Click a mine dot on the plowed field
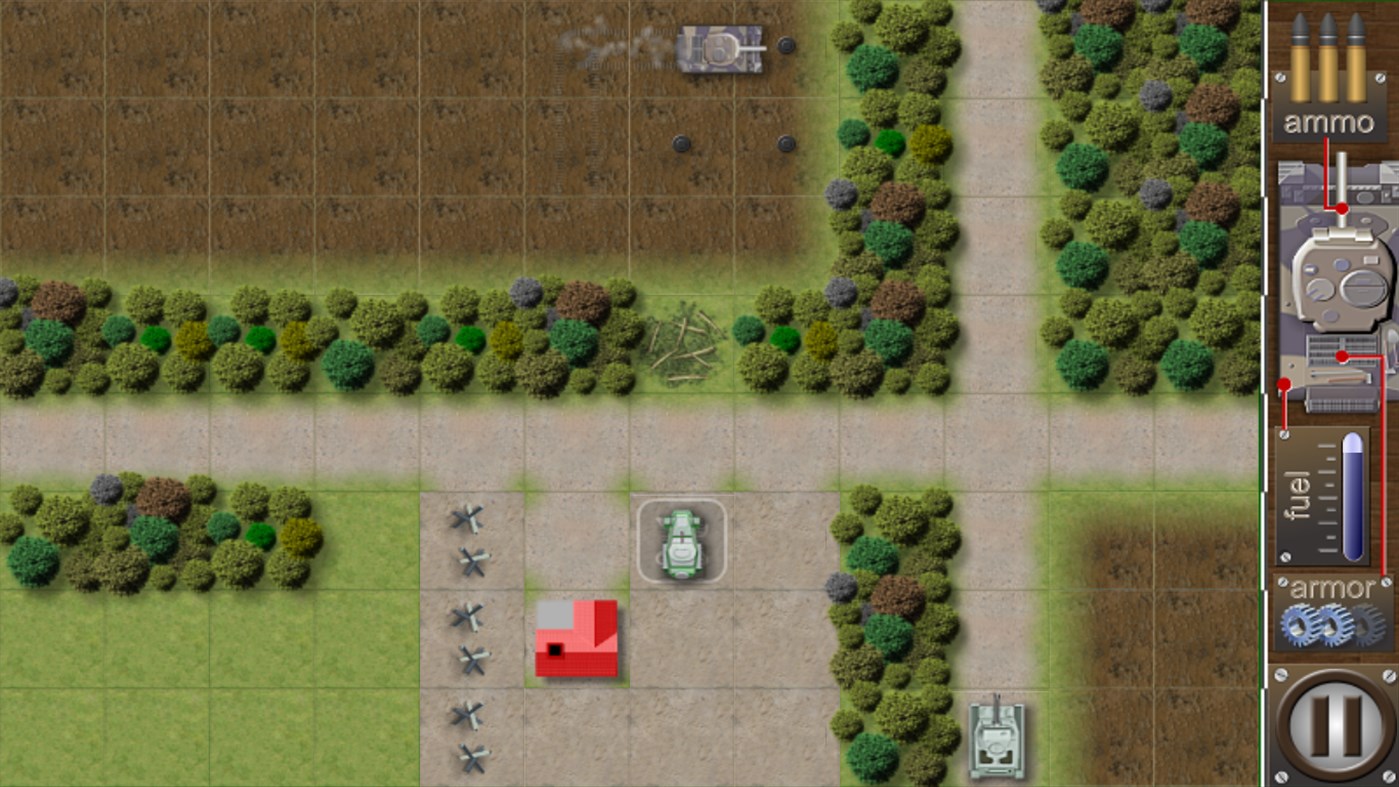Image resolution: width=1399 pixels, height=787 pixels. [683, 143]
